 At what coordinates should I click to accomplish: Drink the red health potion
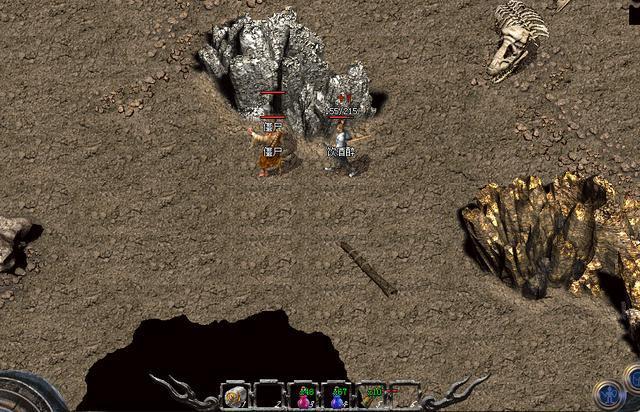[x=302, y=398]
